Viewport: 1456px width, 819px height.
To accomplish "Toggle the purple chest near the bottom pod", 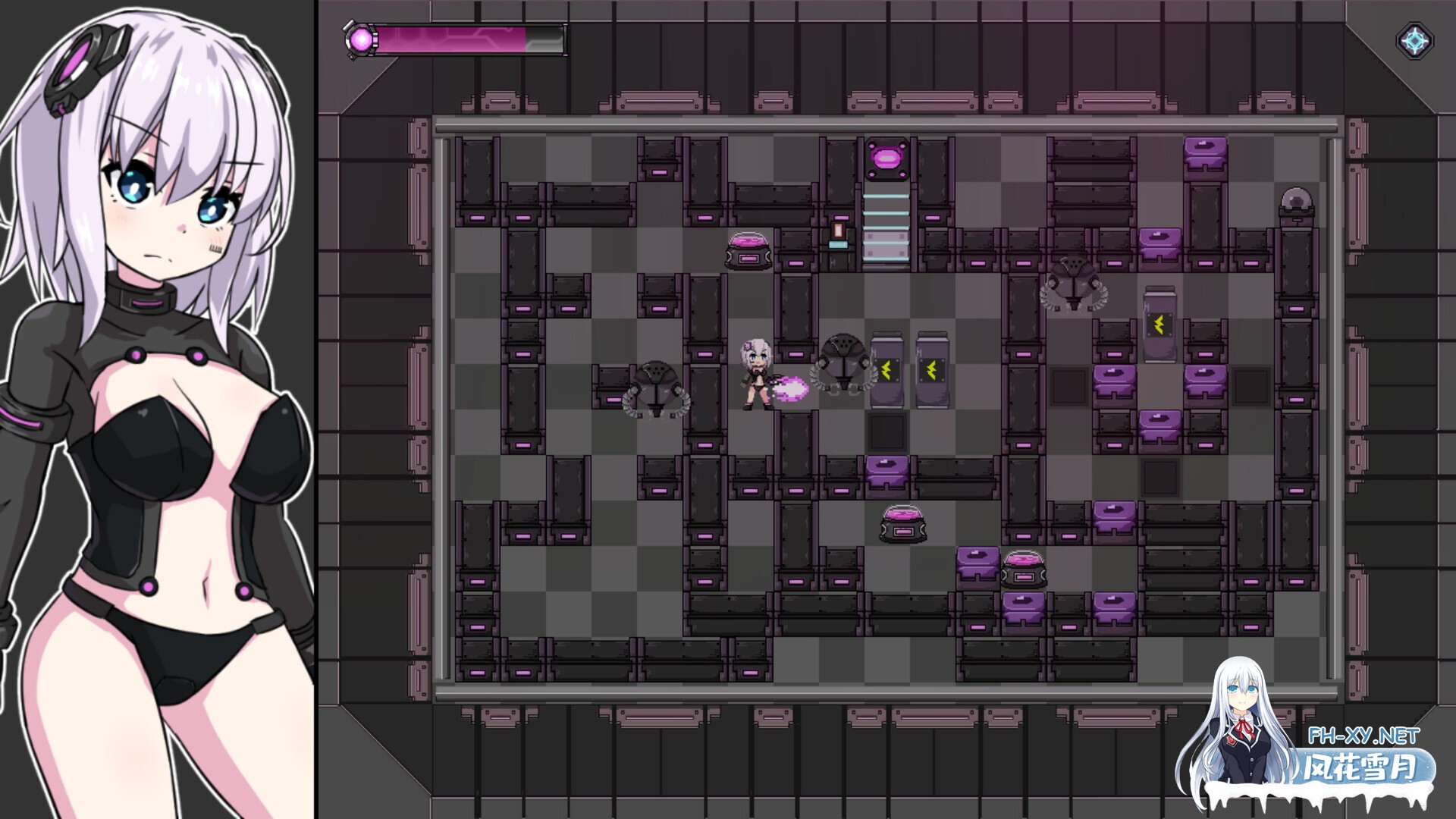I will coord(978,563).
